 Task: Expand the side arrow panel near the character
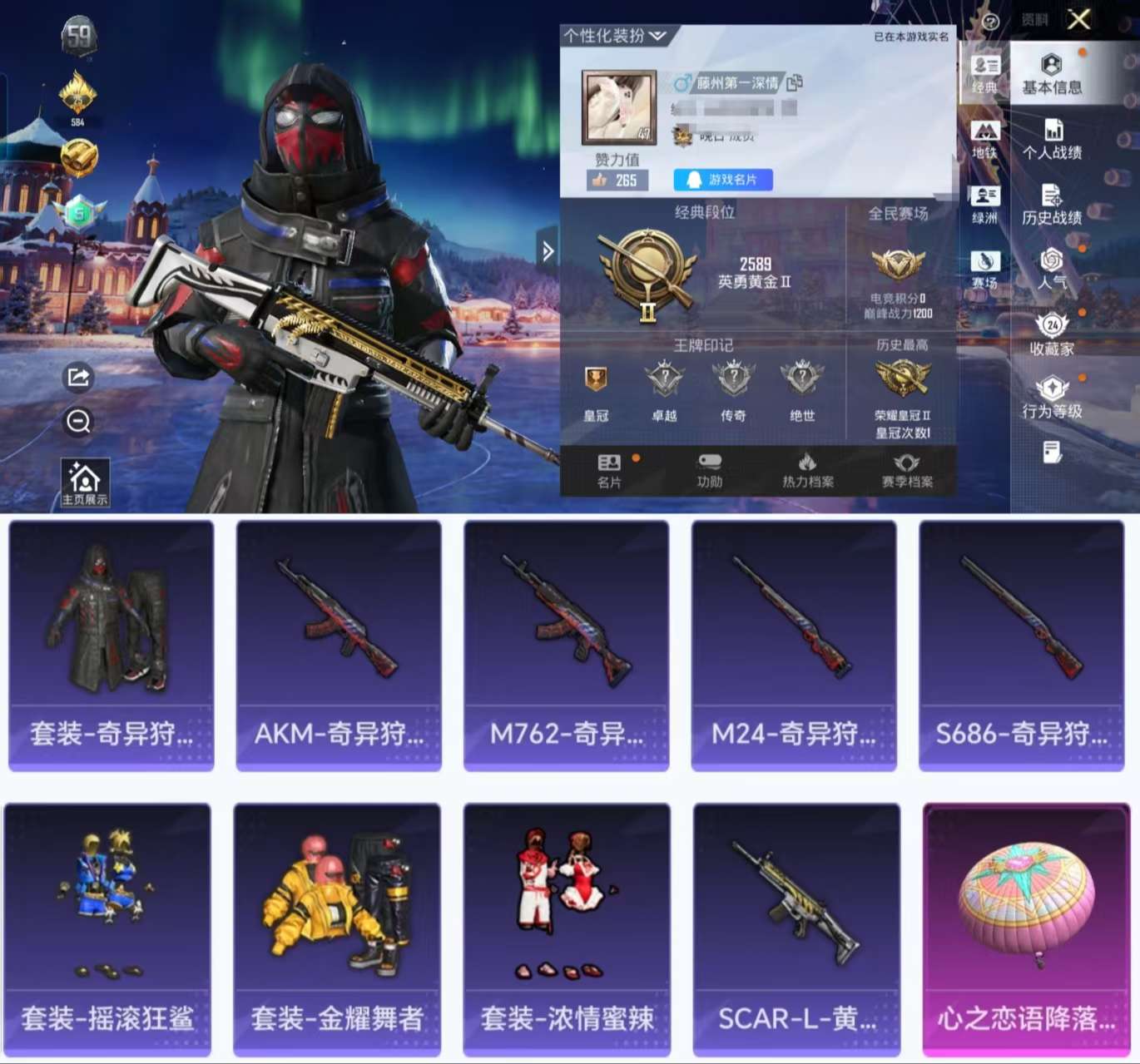coord(548,250)
